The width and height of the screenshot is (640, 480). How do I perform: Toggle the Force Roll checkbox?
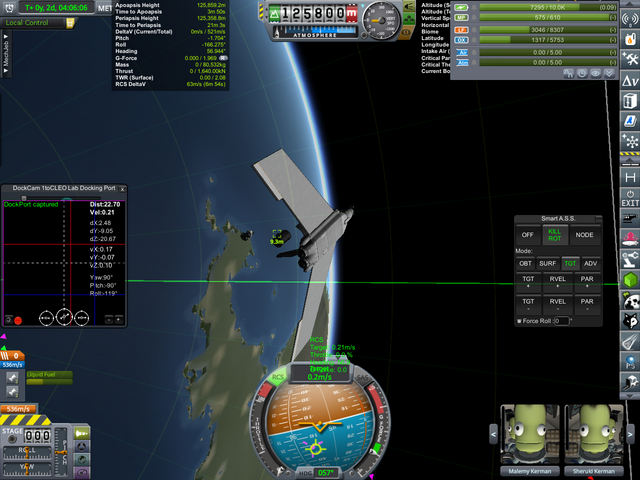pyautogui.click(x=520, y=321)
